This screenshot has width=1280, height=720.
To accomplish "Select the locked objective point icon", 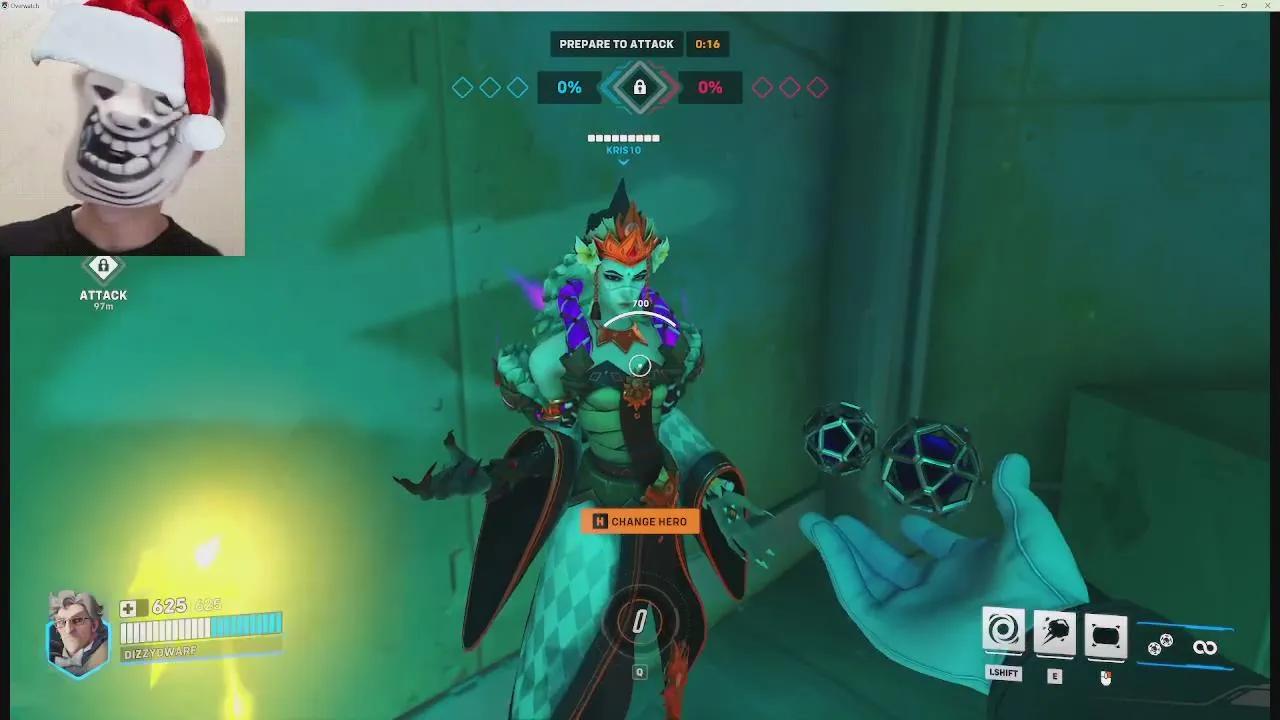I will 640,88.
